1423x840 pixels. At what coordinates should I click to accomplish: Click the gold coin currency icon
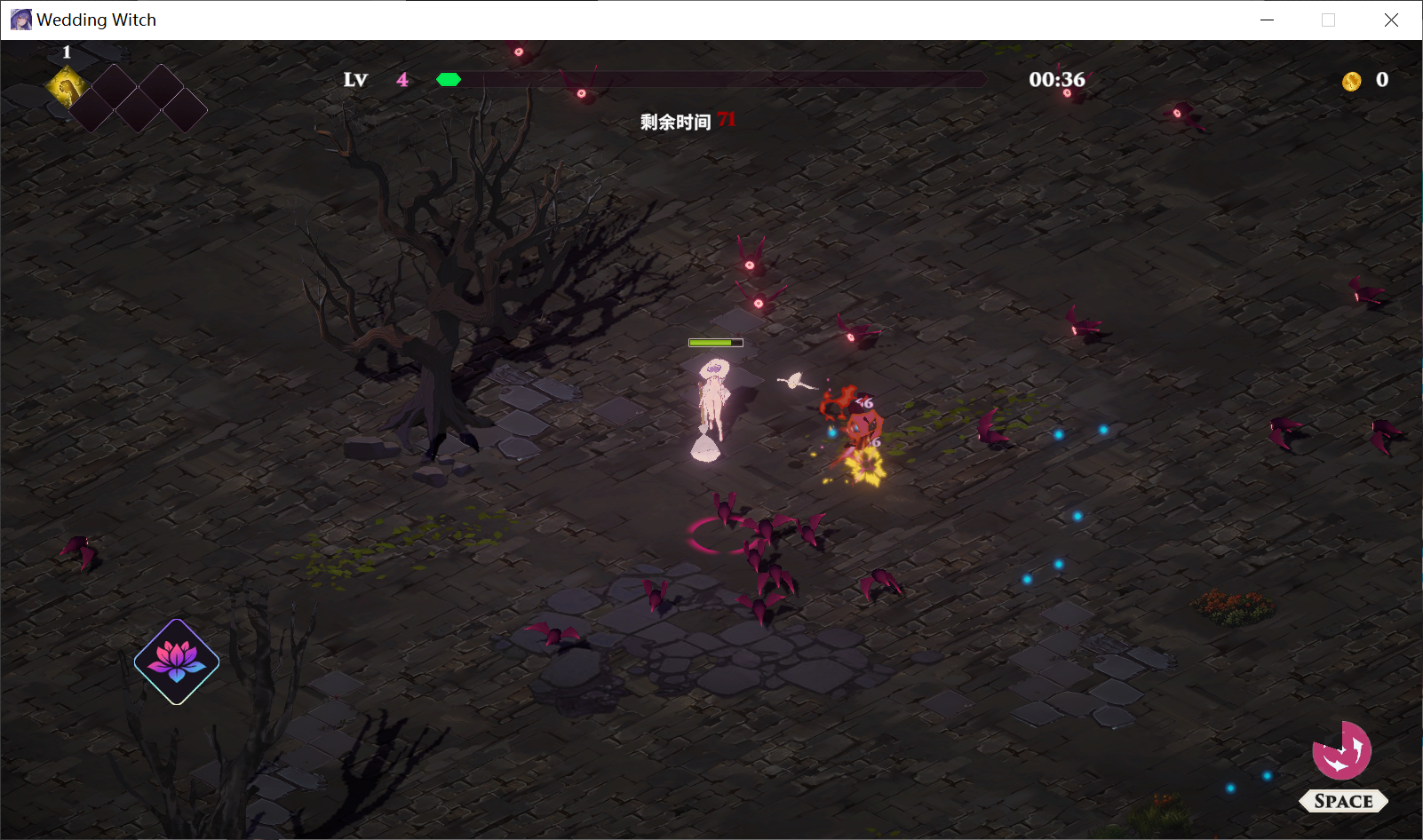click(x=1351, y=82)
